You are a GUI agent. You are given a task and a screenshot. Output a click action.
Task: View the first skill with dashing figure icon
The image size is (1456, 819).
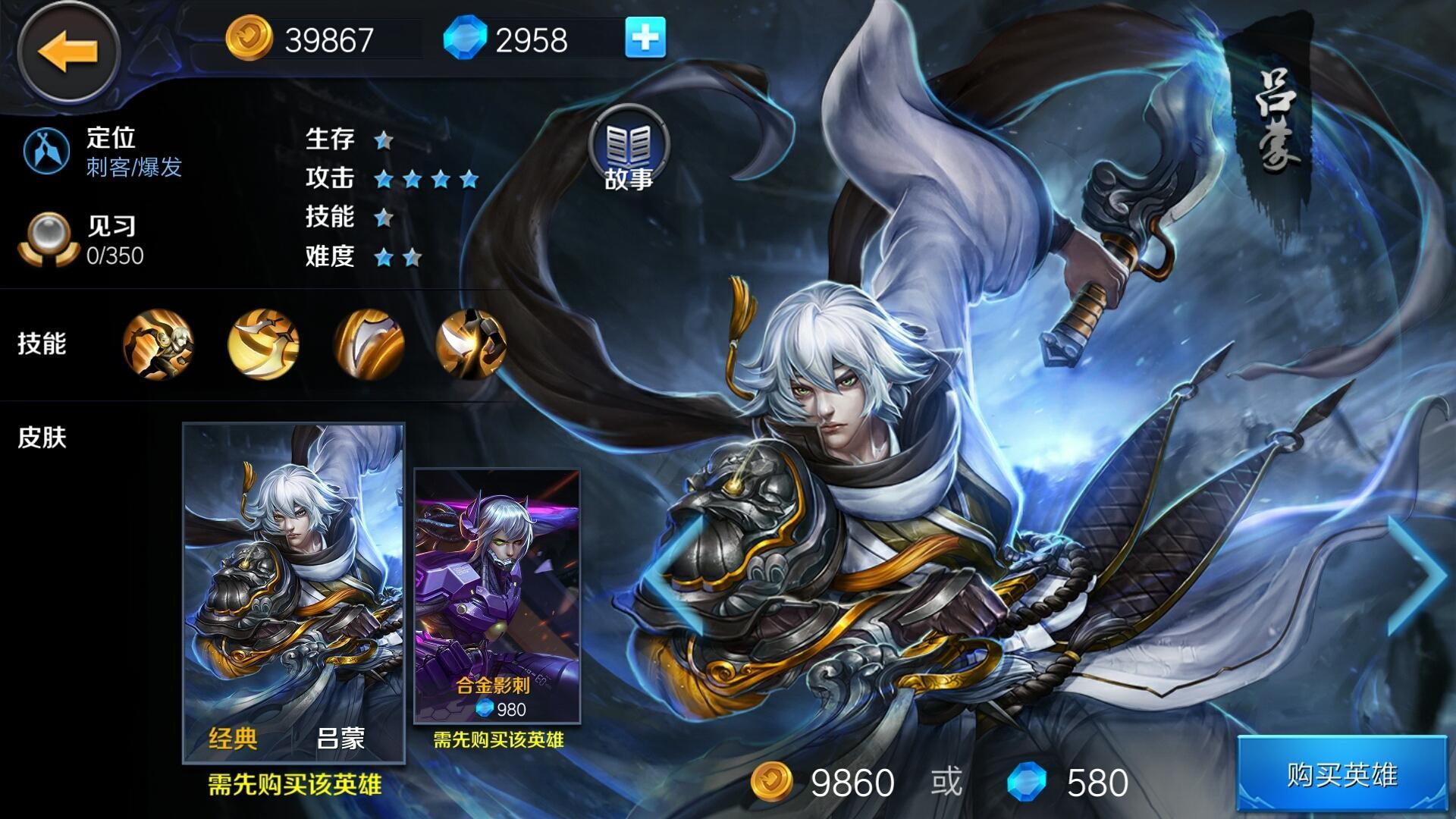coord(158,344)
